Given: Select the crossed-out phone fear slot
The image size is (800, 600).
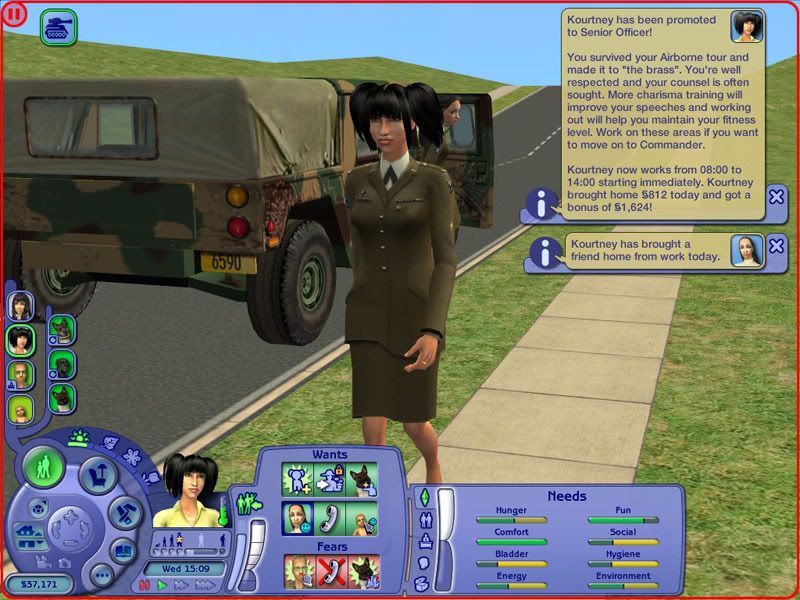Looking at the screenshot, I should (x=332, y=572).
